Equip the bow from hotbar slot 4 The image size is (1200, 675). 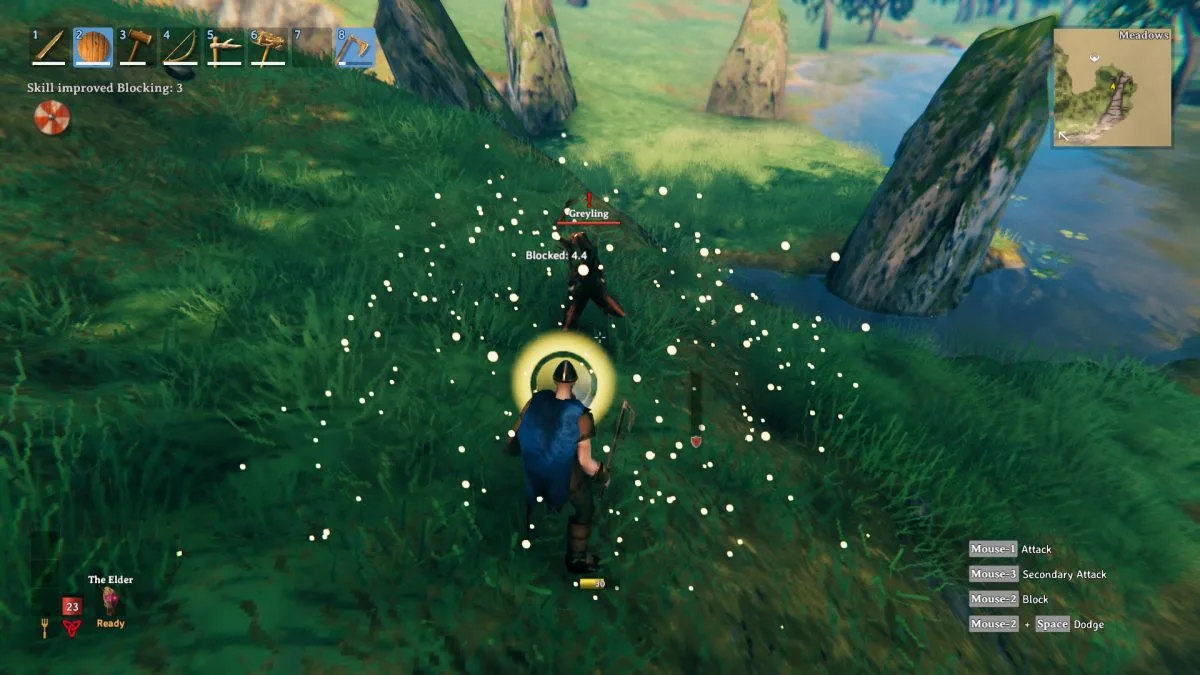pyautogui.click(x=180, y=47)
